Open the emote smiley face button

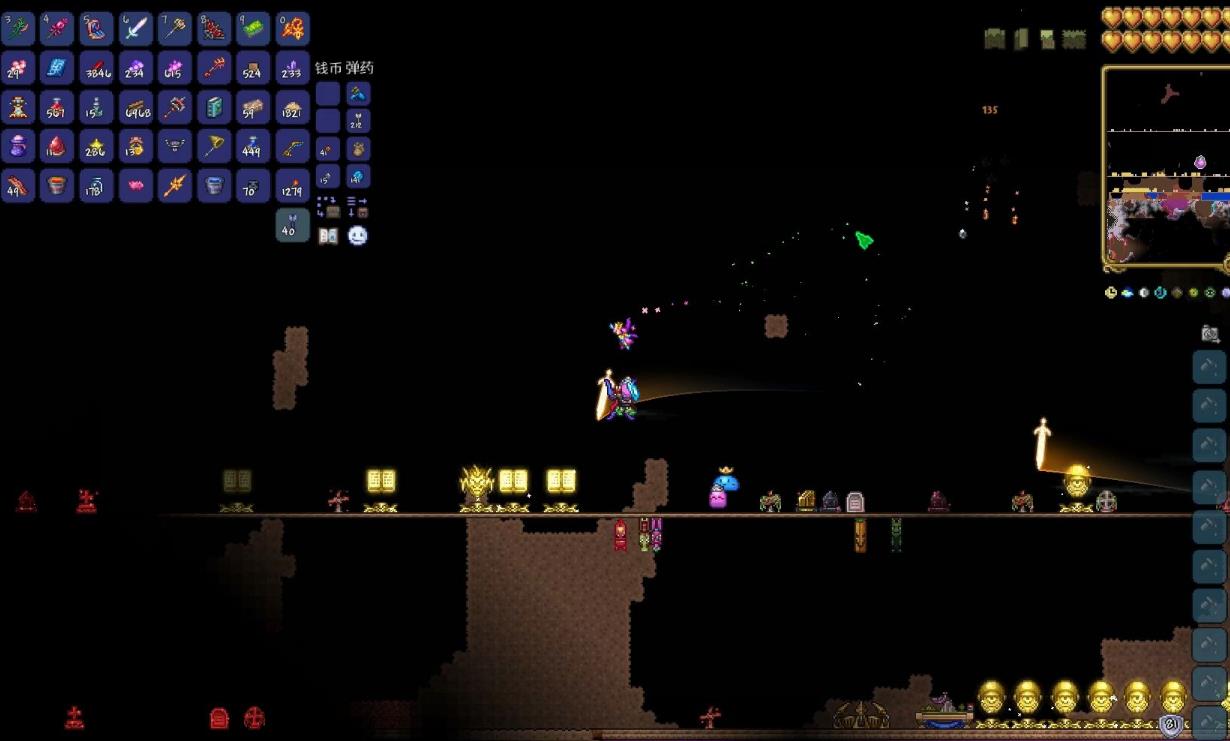[x=357, y=236]
